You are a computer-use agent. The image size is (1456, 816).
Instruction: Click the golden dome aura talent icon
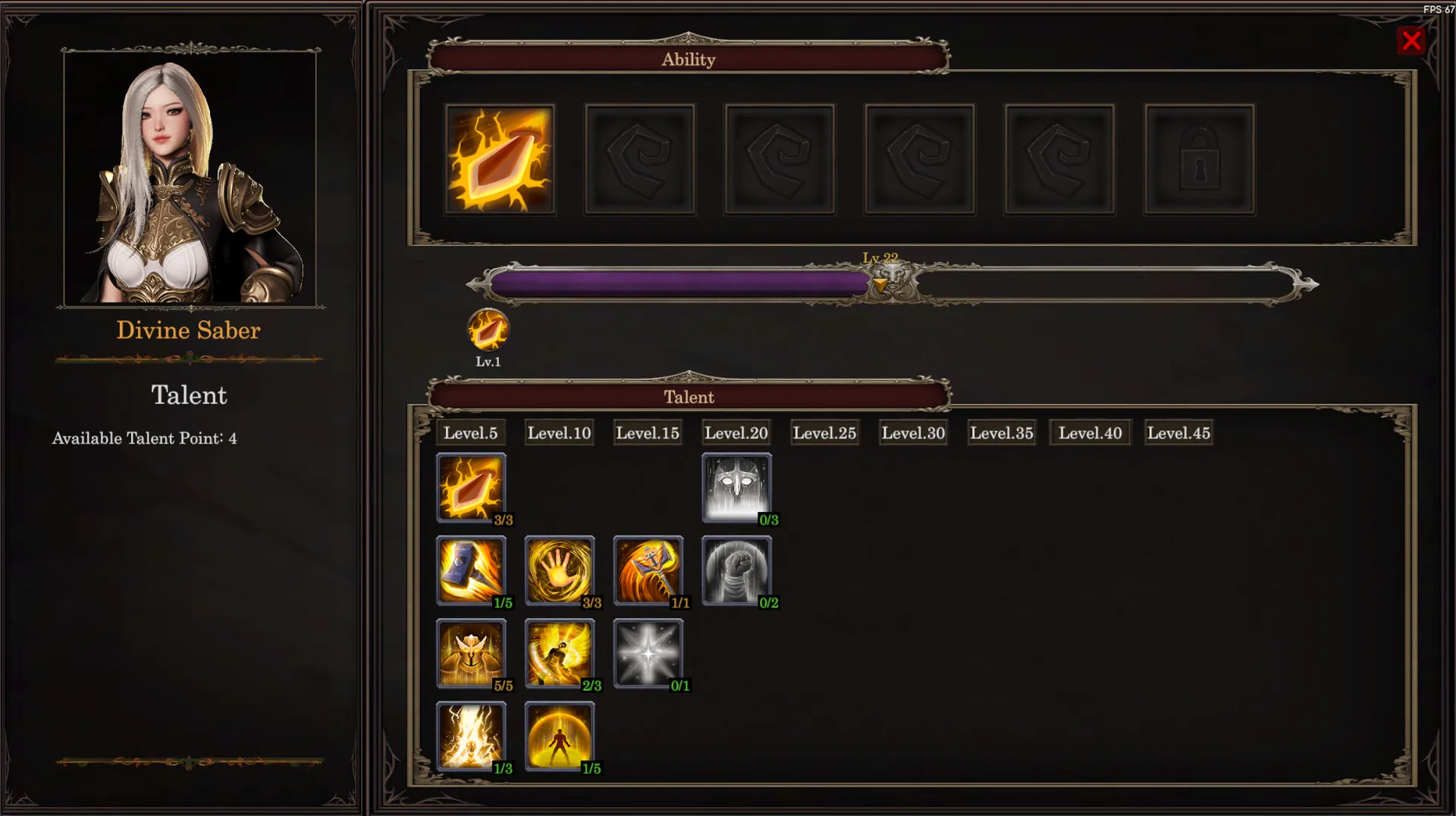560,736
